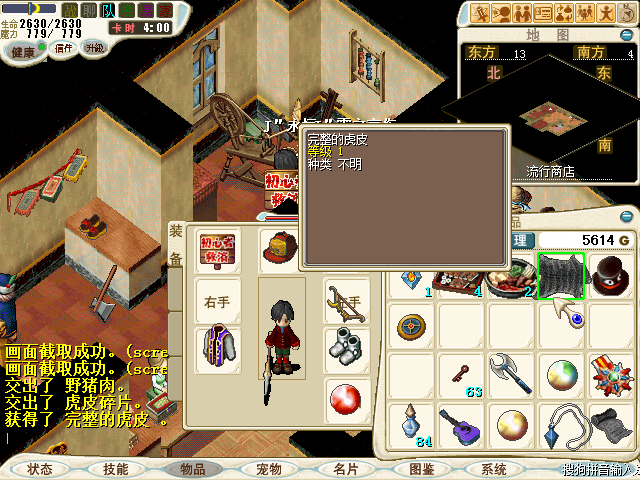This screenshot has width=640, height=480.
Task: Select the purple guitar inventory item
Action: pos(462,426)
